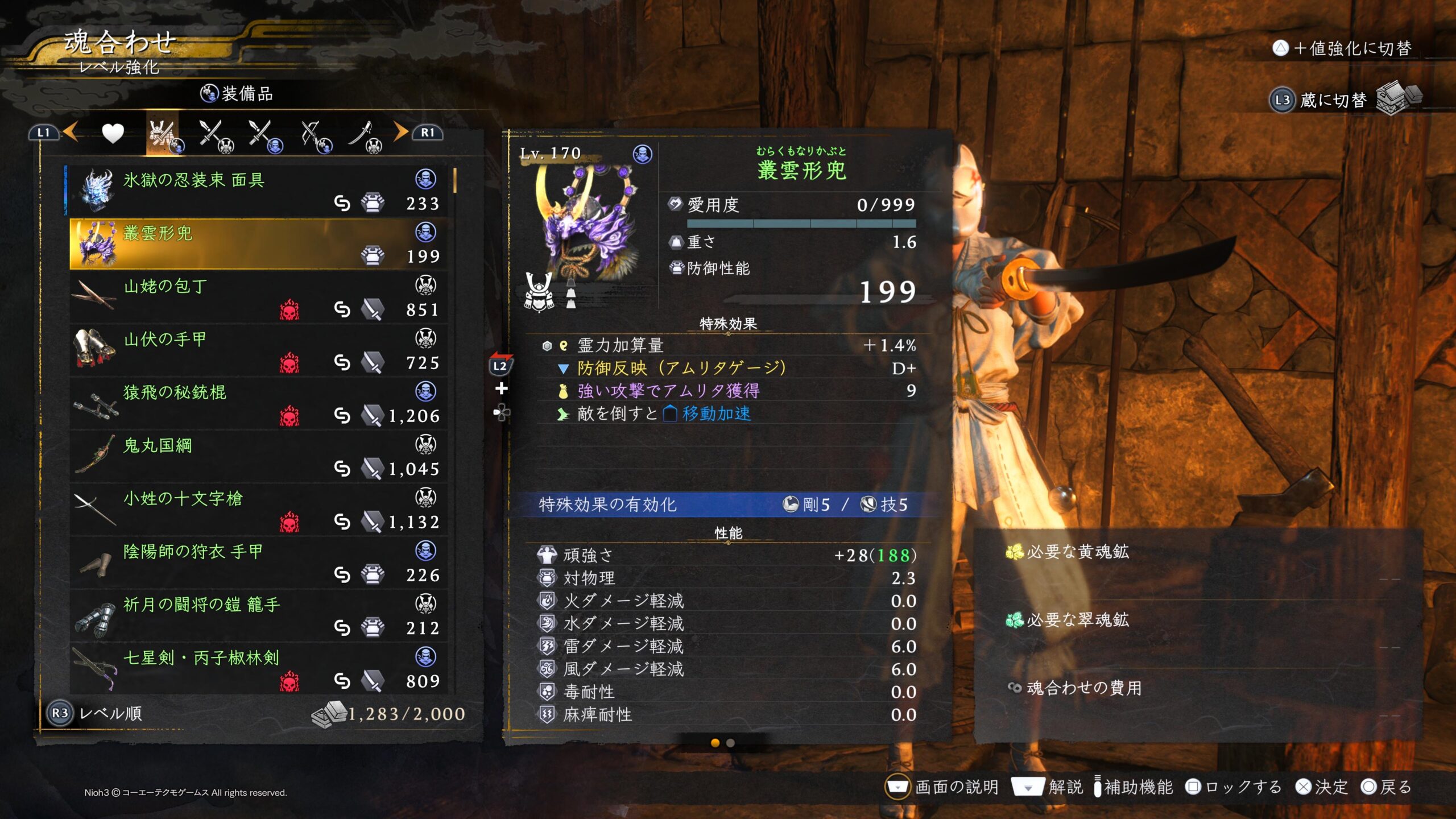Select 猿飛の秘銃棍 weapon entry
This screenshot has height=819, width=1456.
point(257,403)
